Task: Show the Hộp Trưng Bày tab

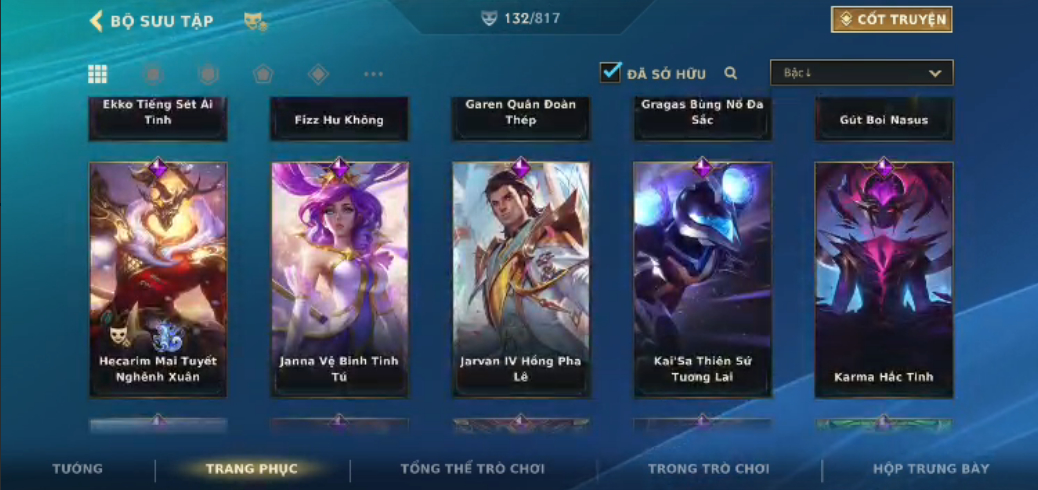Action: click(x=930, y=468)
